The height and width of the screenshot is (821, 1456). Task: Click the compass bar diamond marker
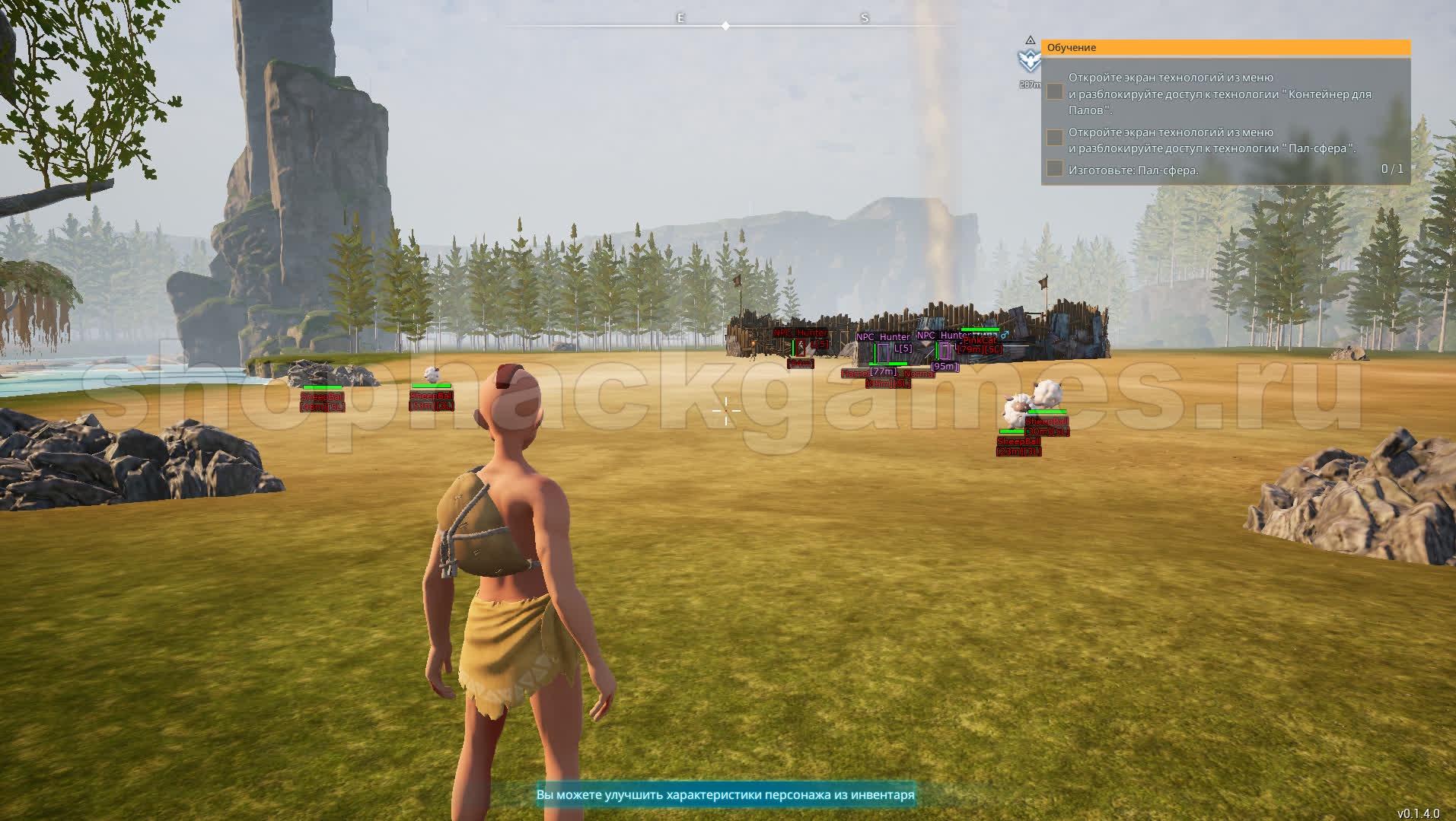tap(725, 26)
